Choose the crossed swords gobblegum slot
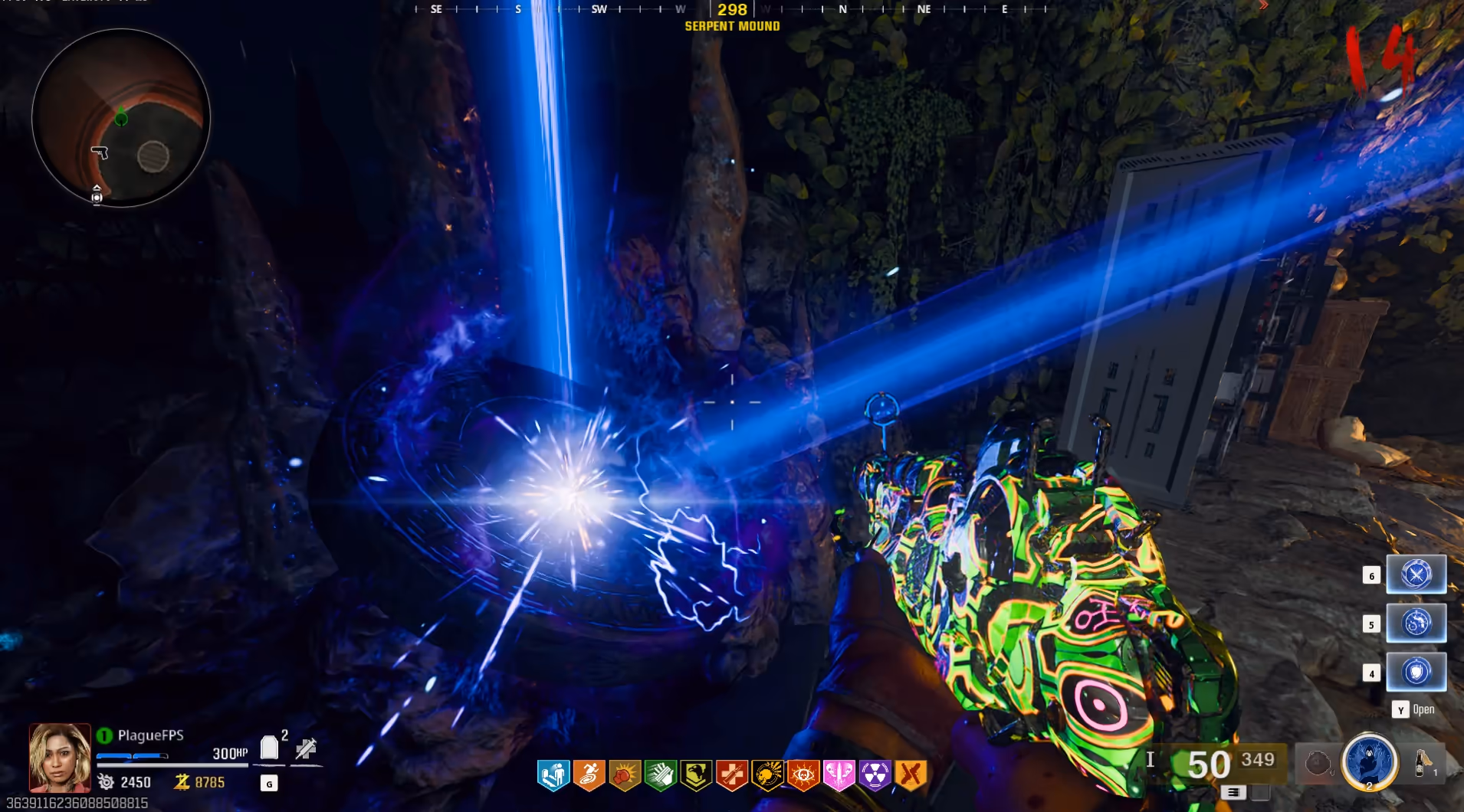 [x=1416, y=575]
